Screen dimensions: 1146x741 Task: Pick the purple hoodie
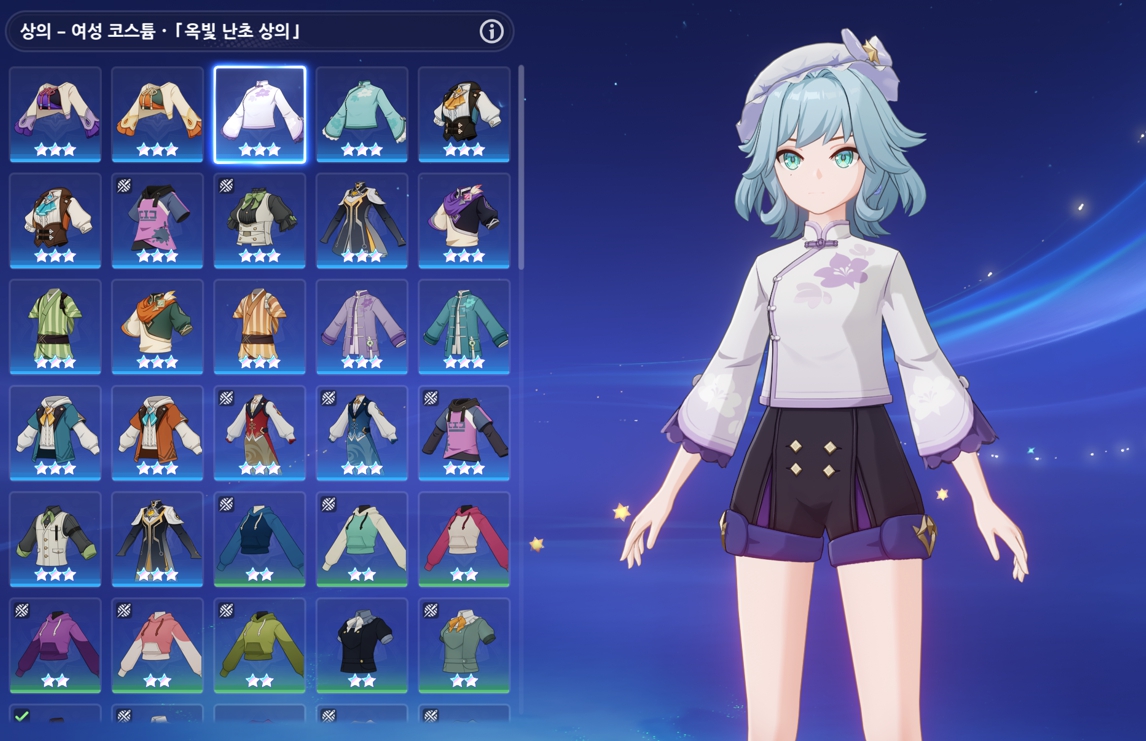click(55, 645)
